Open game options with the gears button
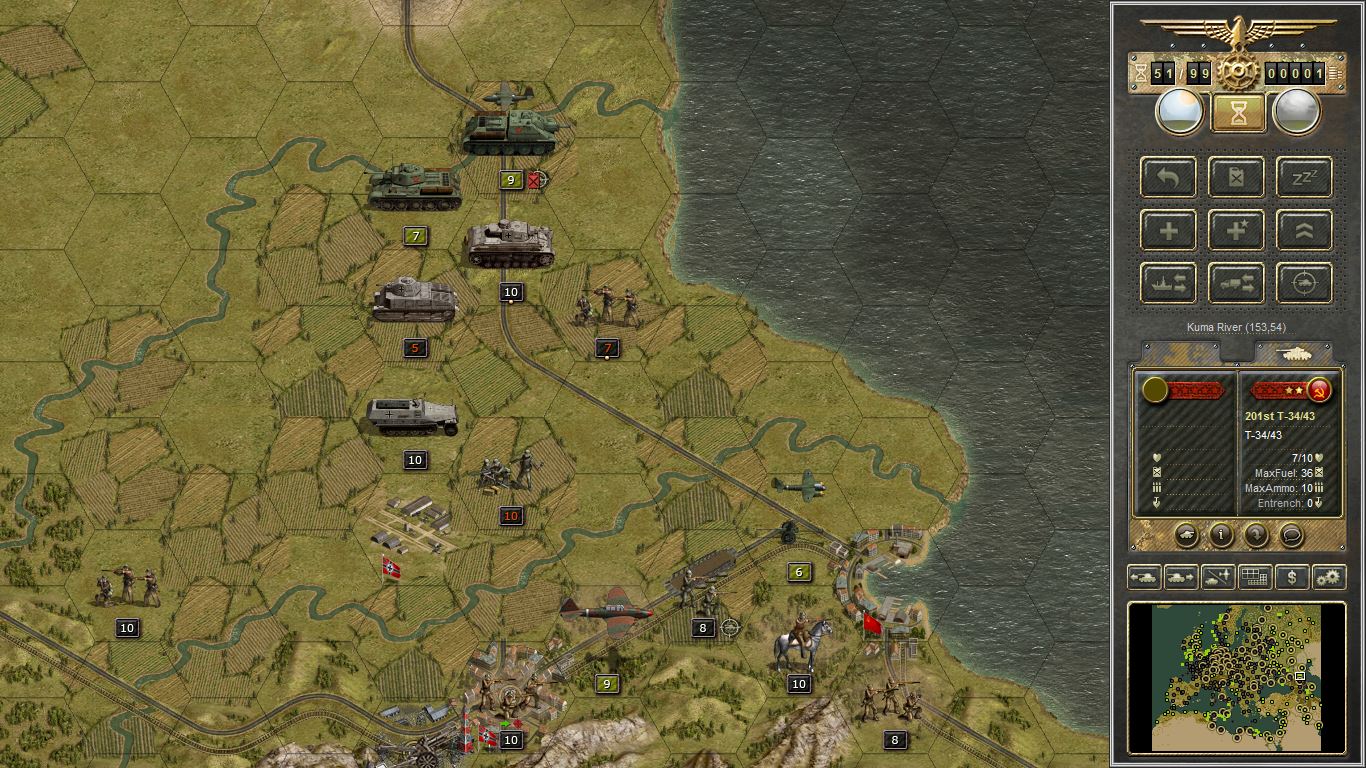This screenshot has height=768, width=1366. (1329, 577)
